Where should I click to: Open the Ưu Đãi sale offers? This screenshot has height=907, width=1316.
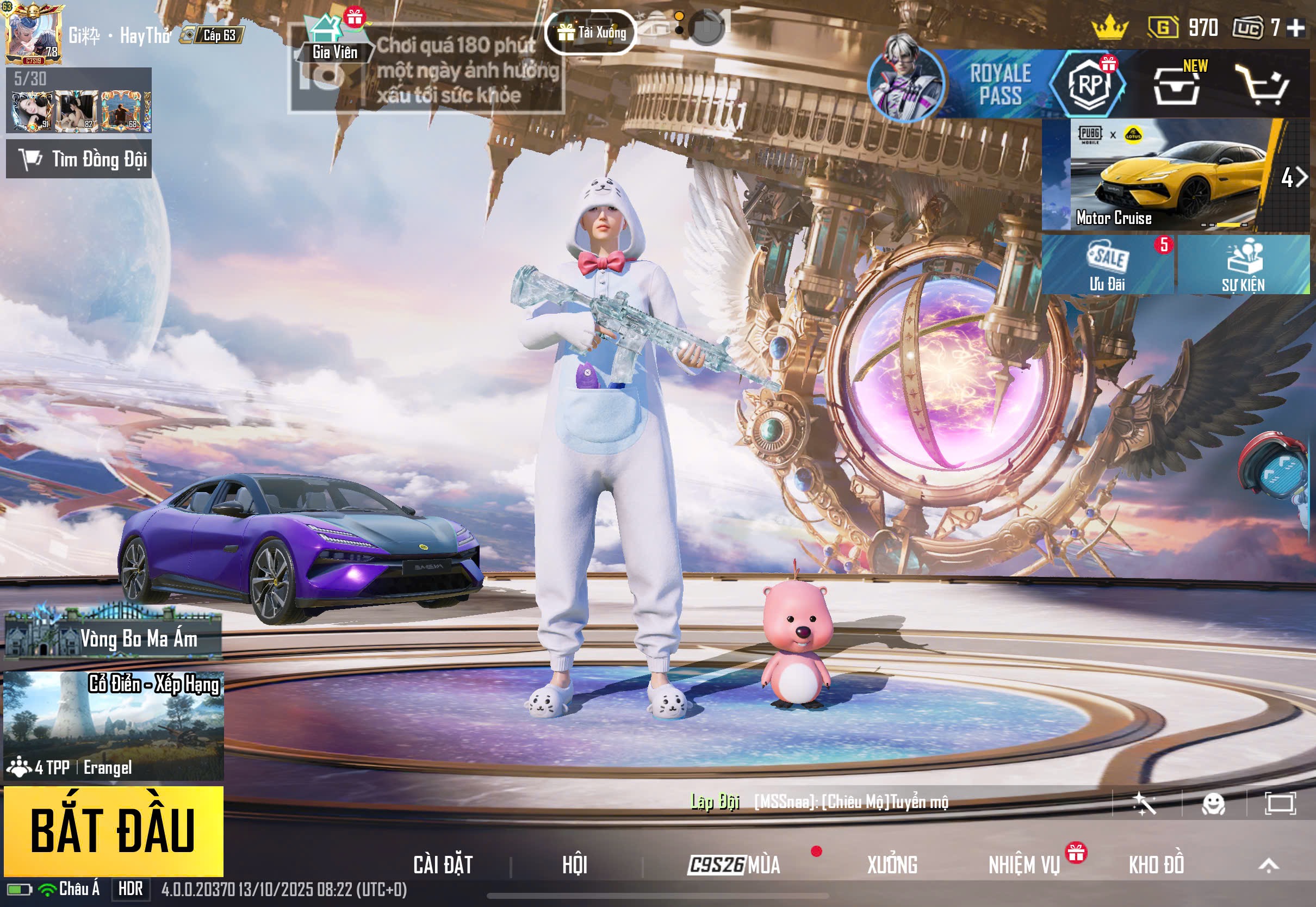click(1107, 265)
